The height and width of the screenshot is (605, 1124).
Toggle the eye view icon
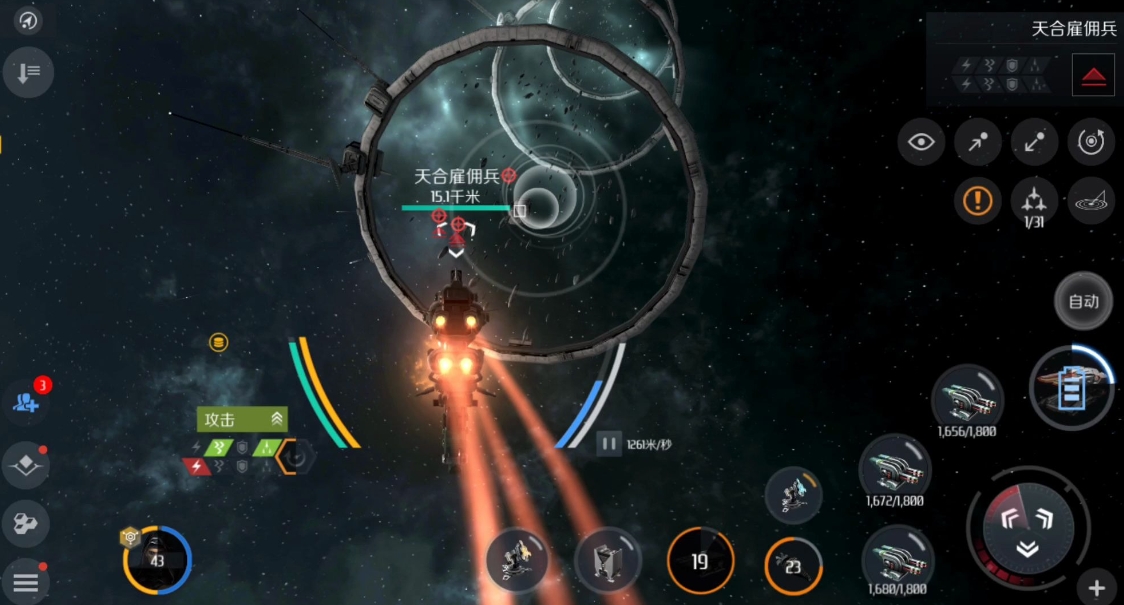click(x=920, y=143)
